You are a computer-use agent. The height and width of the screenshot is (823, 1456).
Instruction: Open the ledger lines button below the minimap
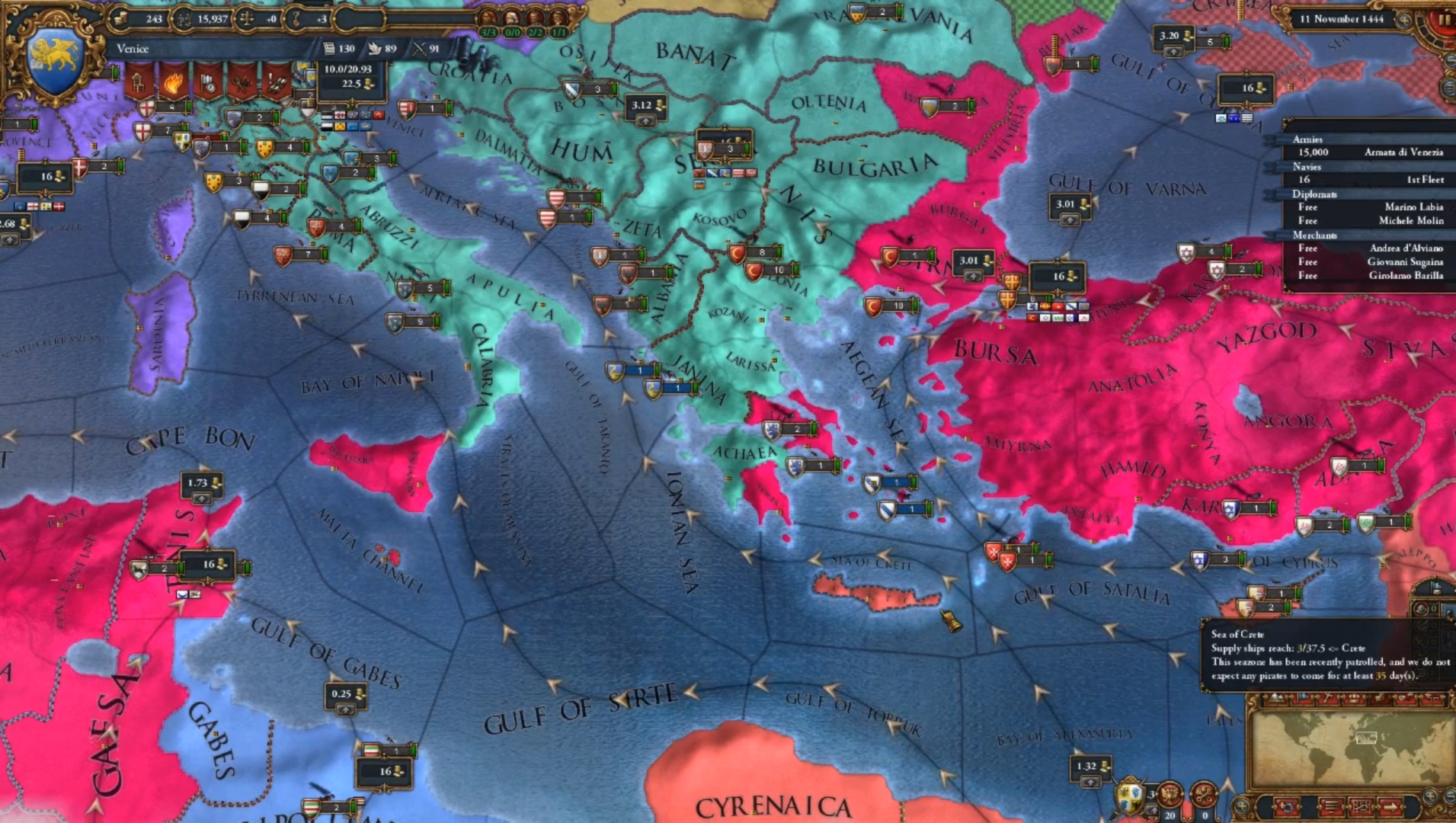[x=1332, y=806]
